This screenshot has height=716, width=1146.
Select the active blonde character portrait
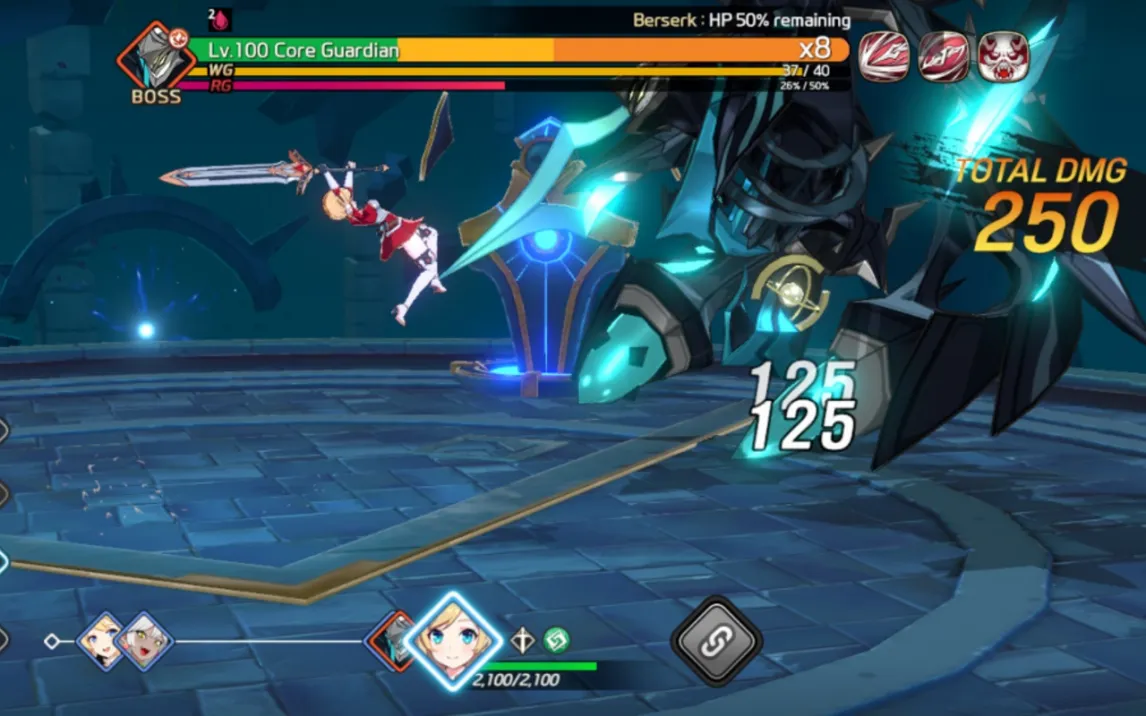click(452, 641)
